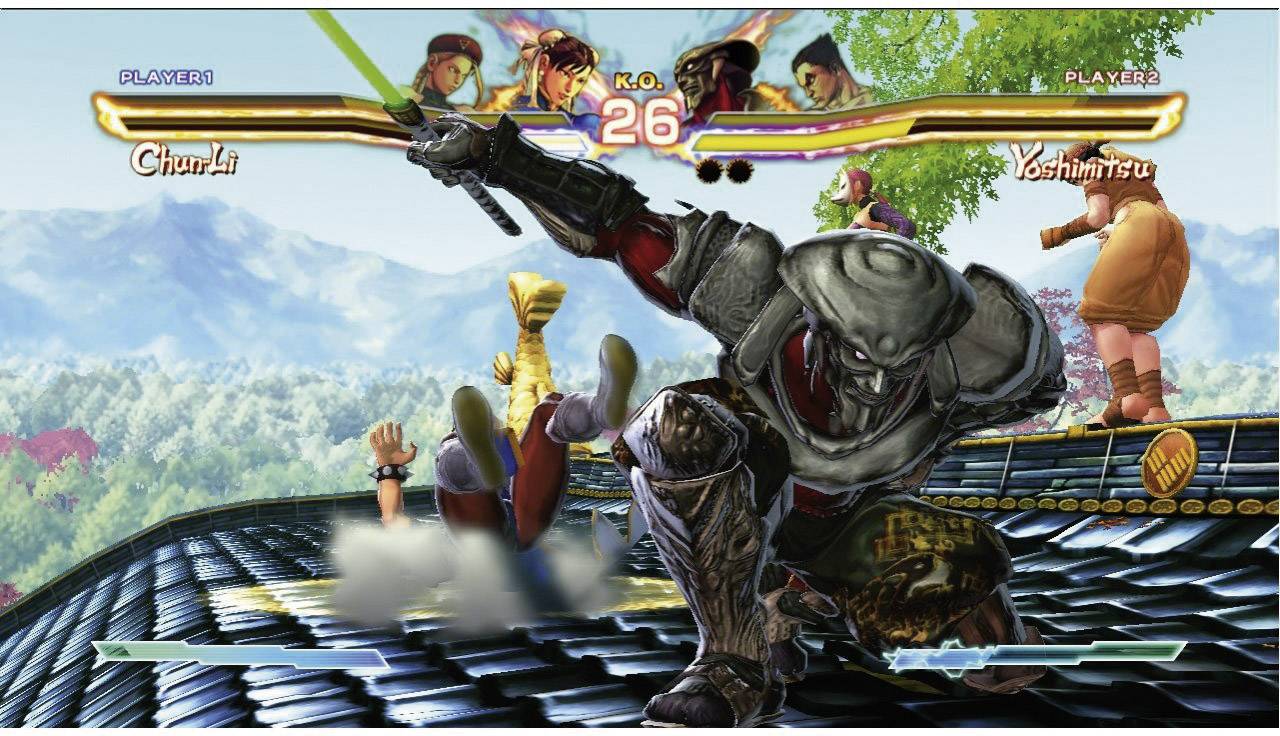The height and width of the screenshot is (736, 1280).
Task: Click the right round-win pip dot
Action: click(737, 170)
